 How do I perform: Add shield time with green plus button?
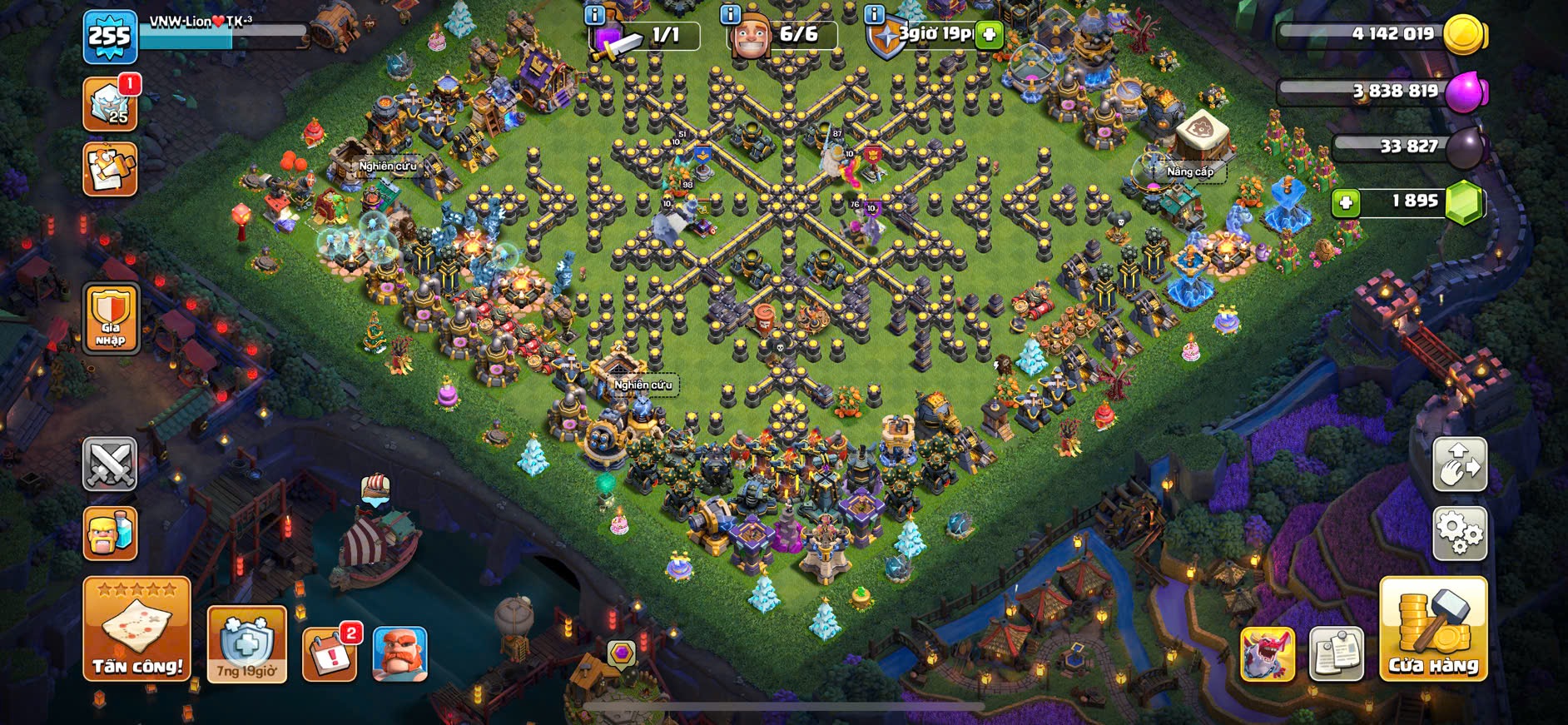[989, 35]
